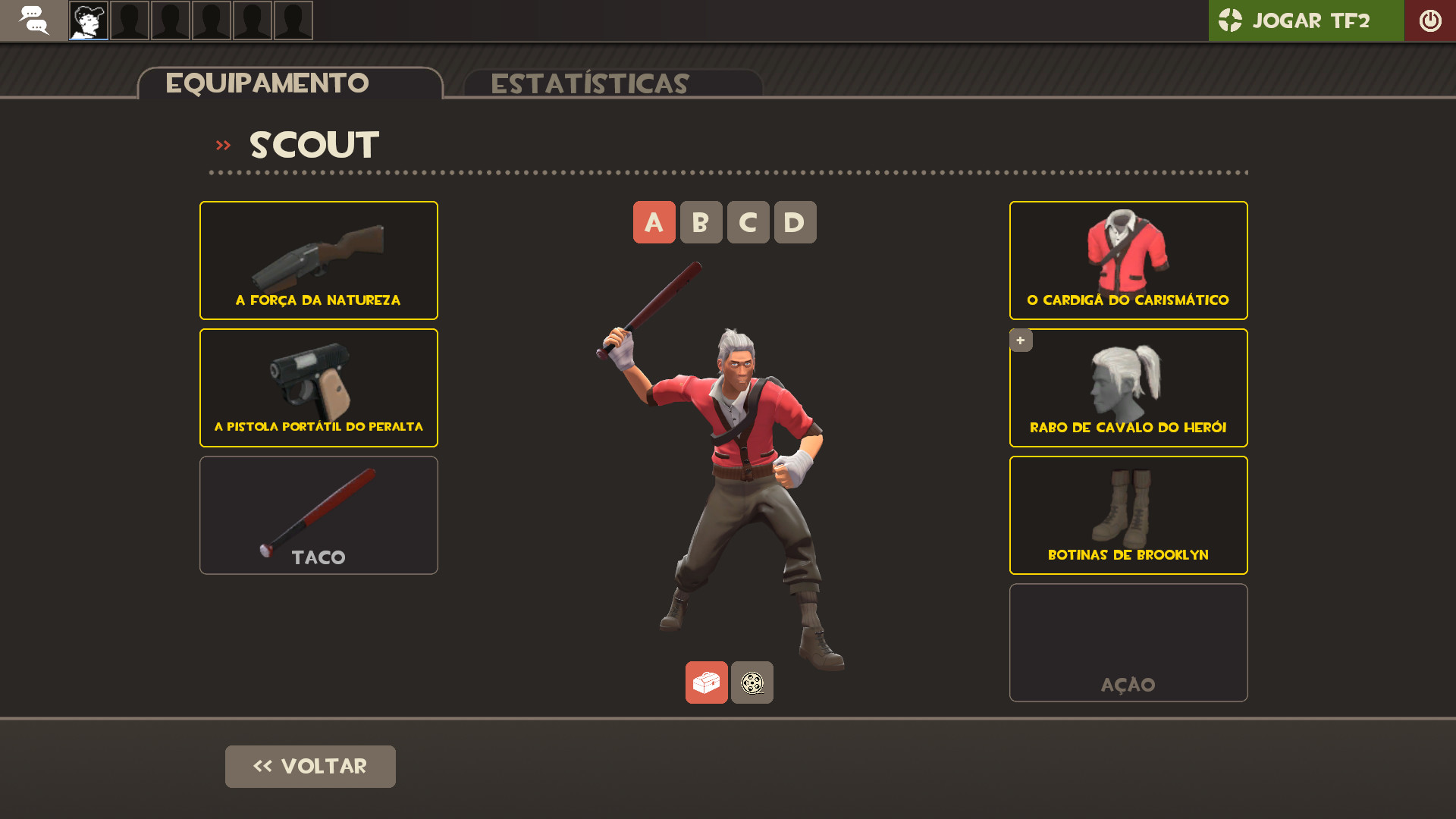
Task: Select the A Força da Natureza weapon slot
Action: [318, 260]
